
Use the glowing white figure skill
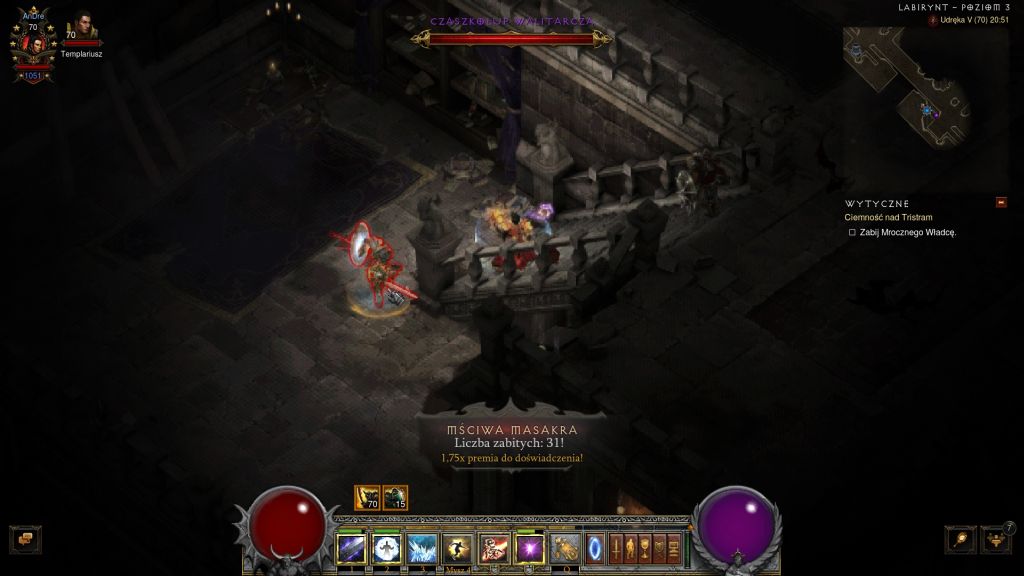pyautogui.click(x=386, y=548)
